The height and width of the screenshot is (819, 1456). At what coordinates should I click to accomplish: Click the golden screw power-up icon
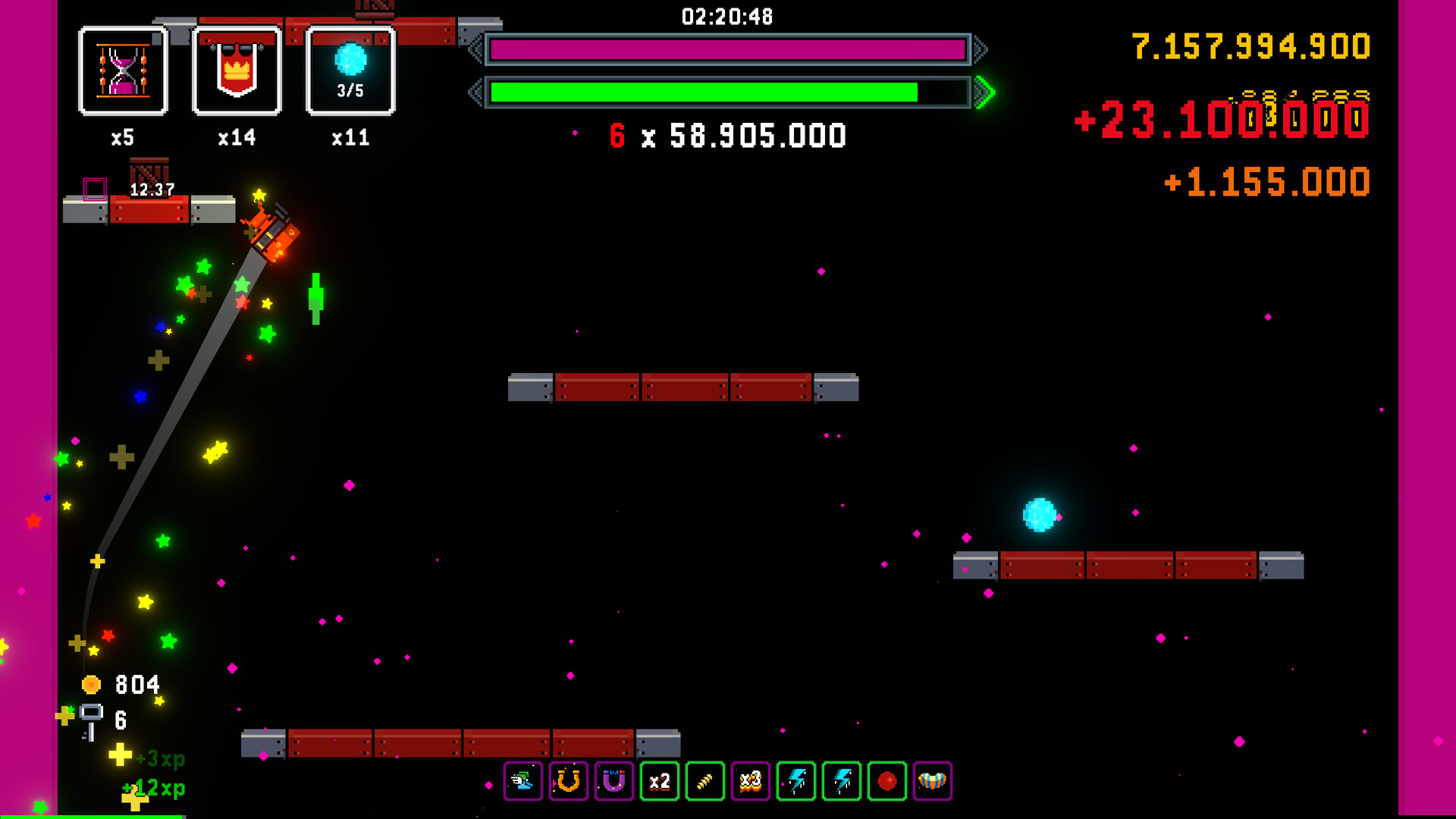click(704, 782)
